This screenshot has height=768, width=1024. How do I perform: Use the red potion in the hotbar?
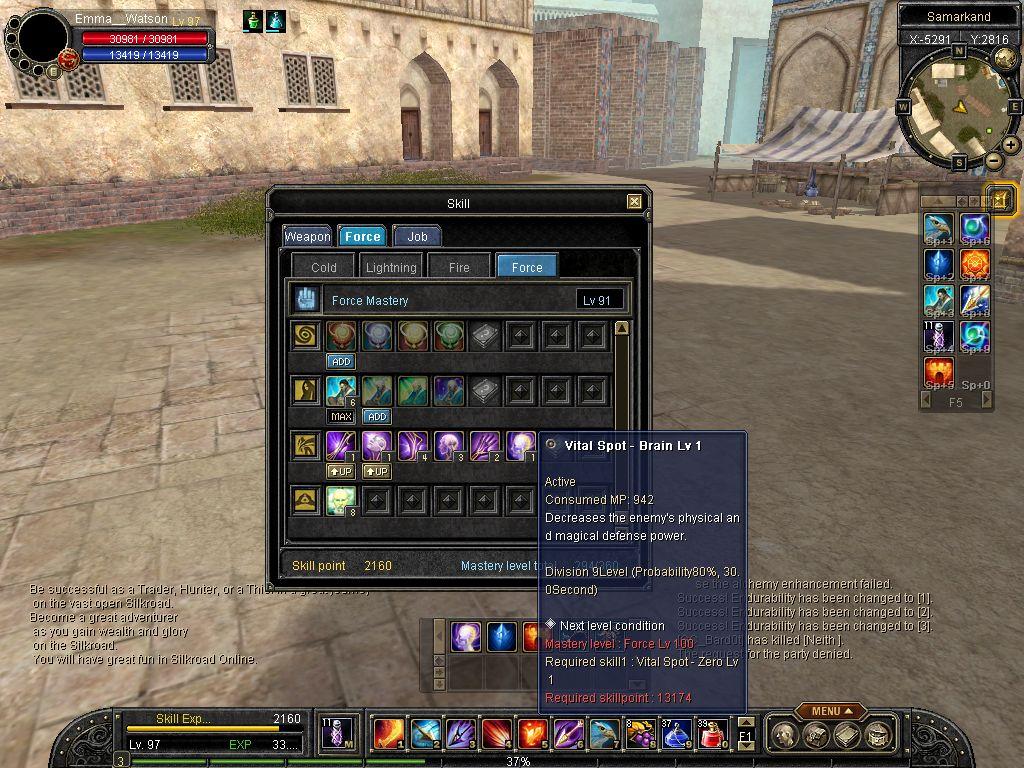[x=711, y=734]
